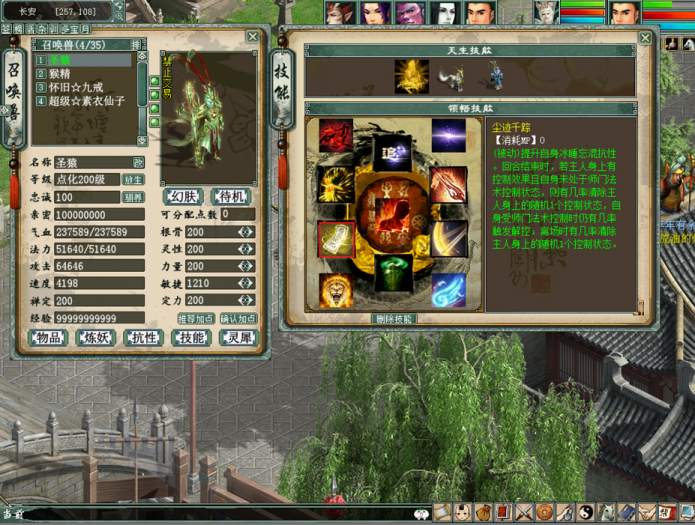Select the lion head skill icon
The width and height of the screenshot is (695, 525).
337,290
